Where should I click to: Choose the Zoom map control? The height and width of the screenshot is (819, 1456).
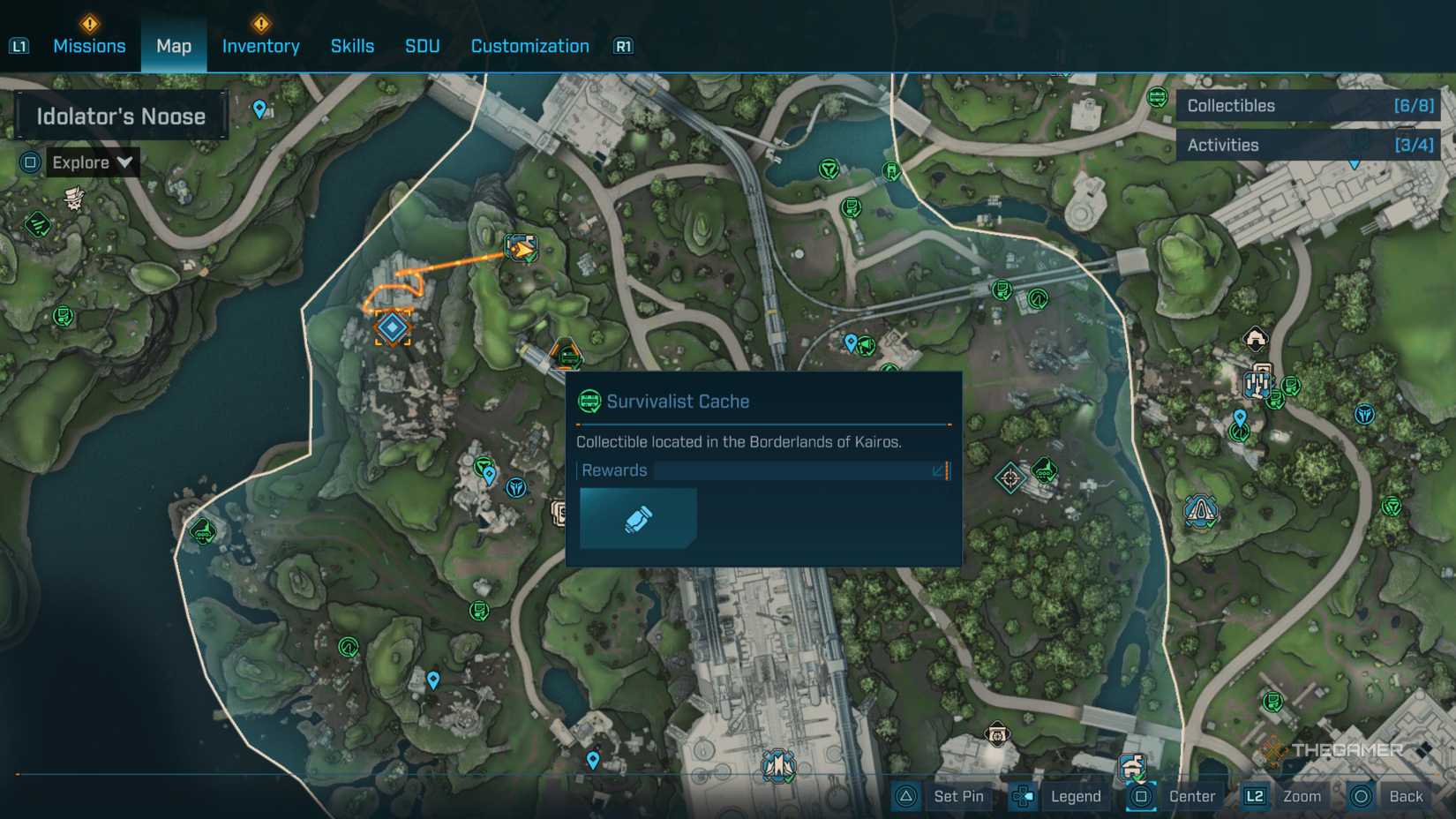coord(1284,796)
